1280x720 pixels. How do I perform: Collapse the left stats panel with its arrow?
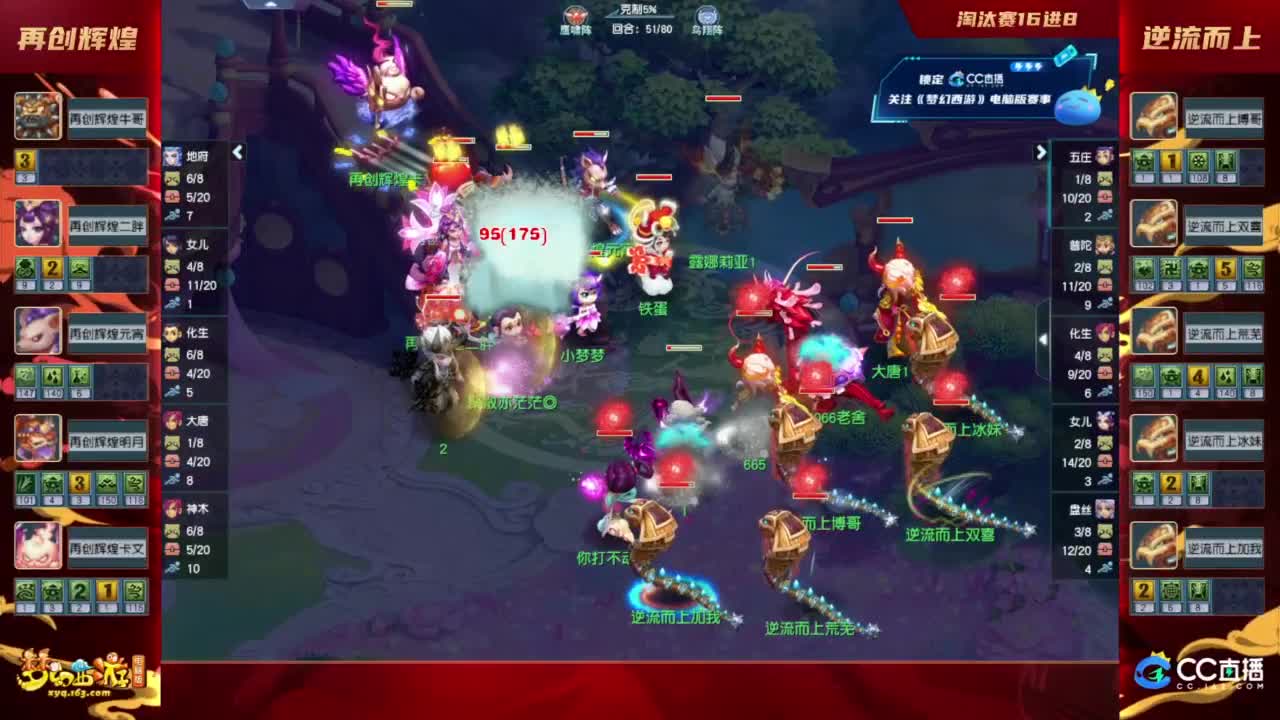237,154
